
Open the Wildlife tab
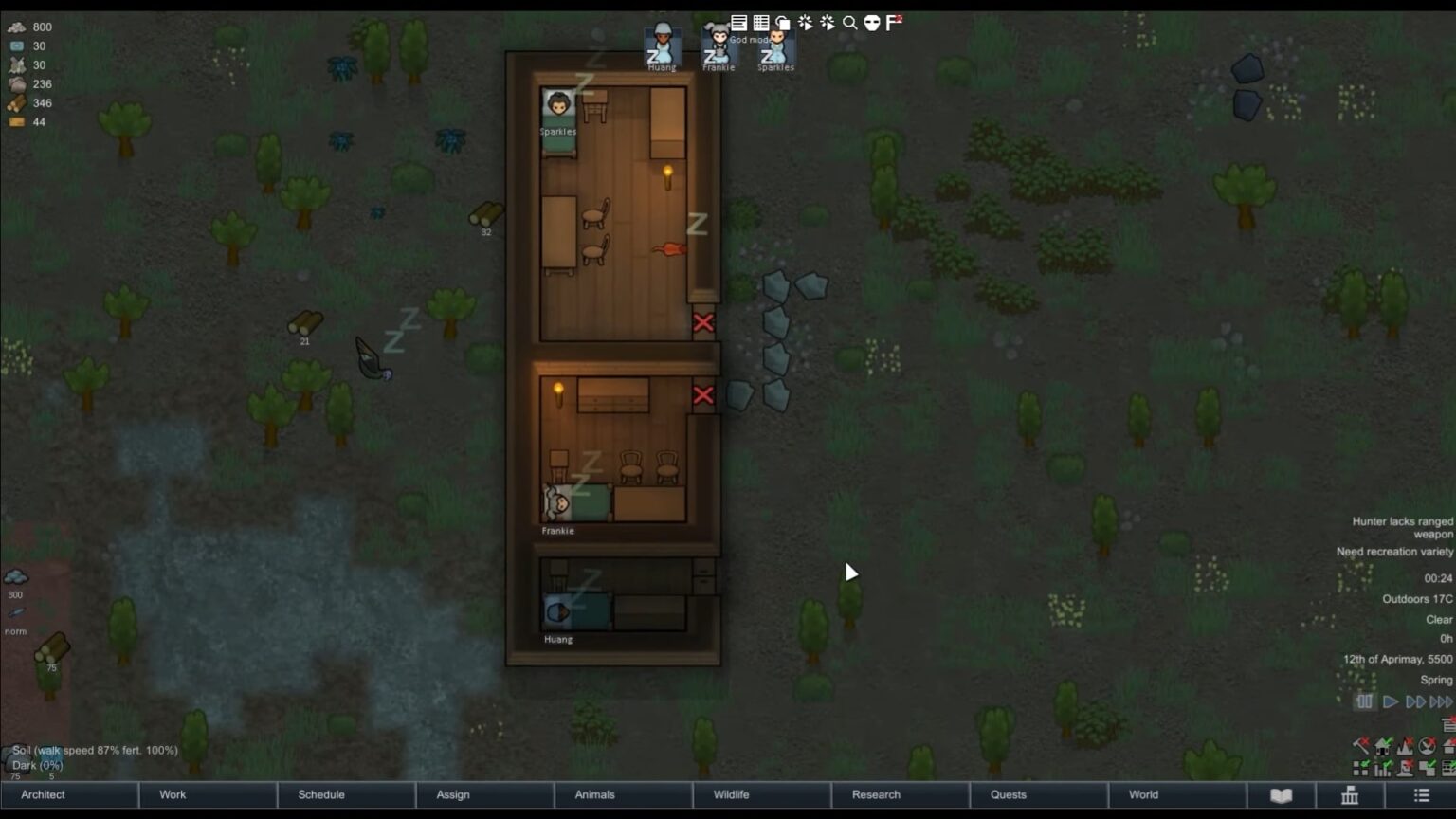(x=731, y=795)
